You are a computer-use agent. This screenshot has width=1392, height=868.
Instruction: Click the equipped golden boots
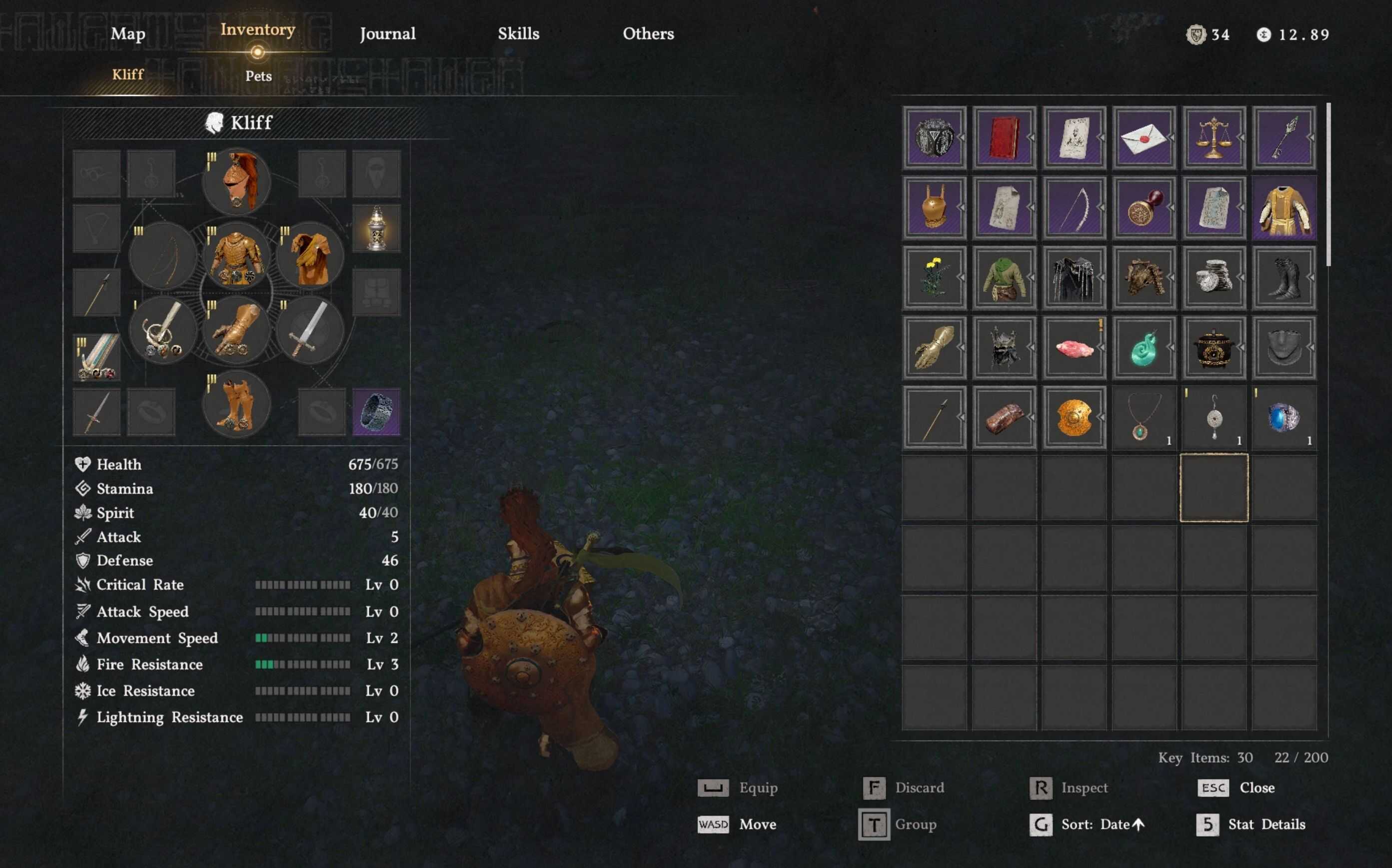pos(236,405)
